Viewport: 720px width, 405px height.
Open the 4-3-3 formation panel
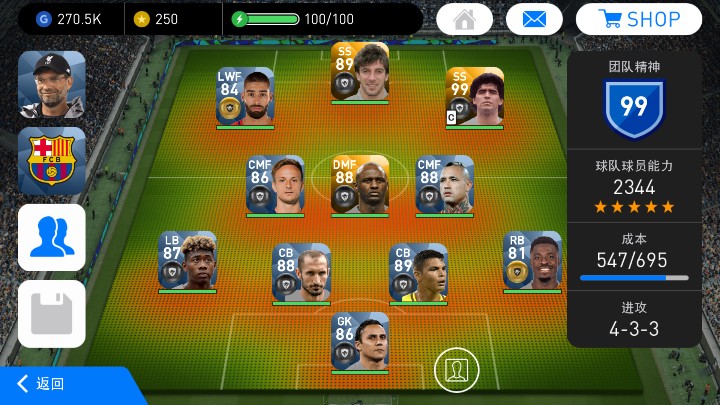click(633, 320)
